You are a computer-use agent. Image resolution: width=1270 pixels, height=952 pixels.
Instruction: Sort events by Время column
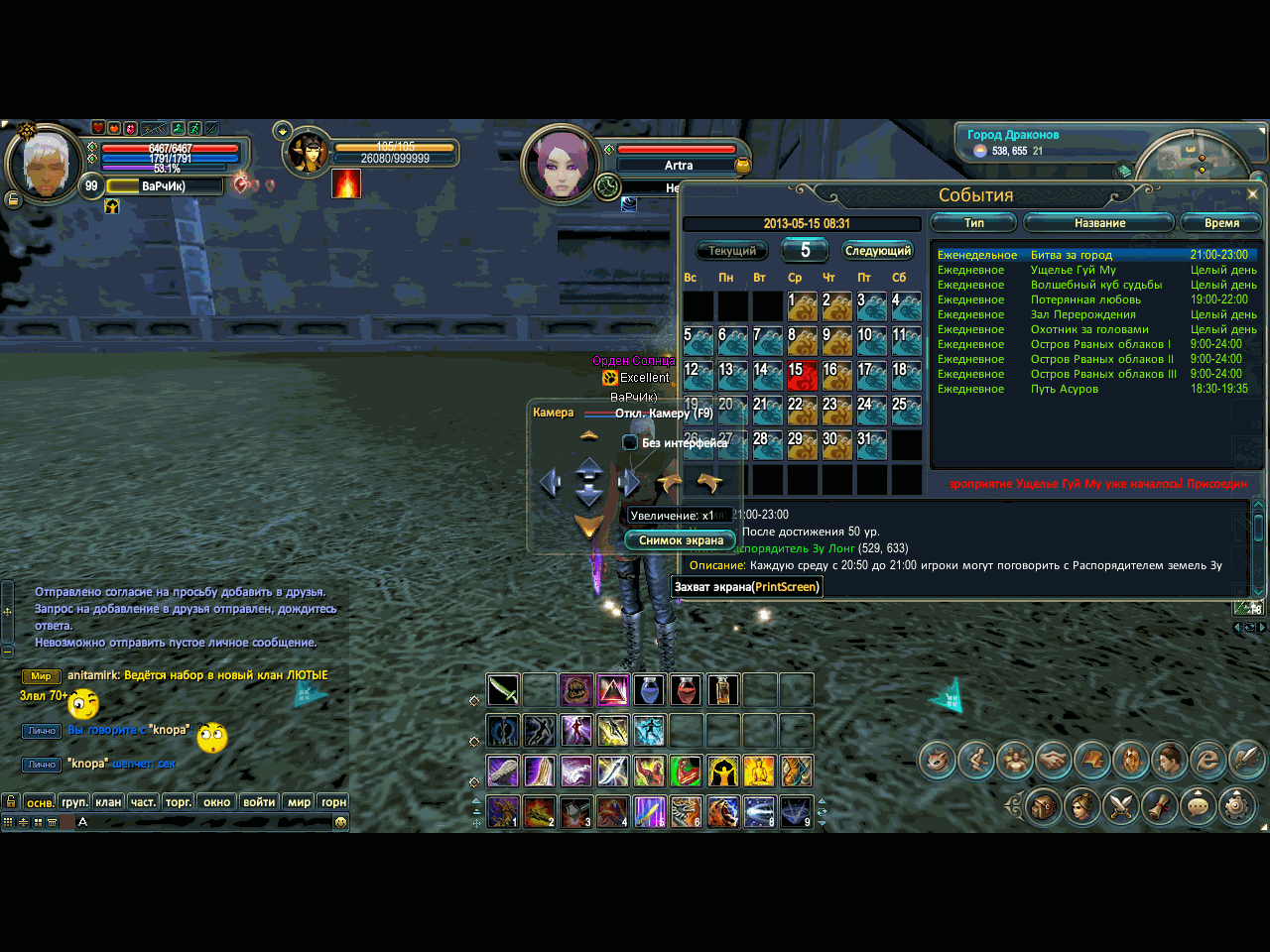coord(1221,223)
